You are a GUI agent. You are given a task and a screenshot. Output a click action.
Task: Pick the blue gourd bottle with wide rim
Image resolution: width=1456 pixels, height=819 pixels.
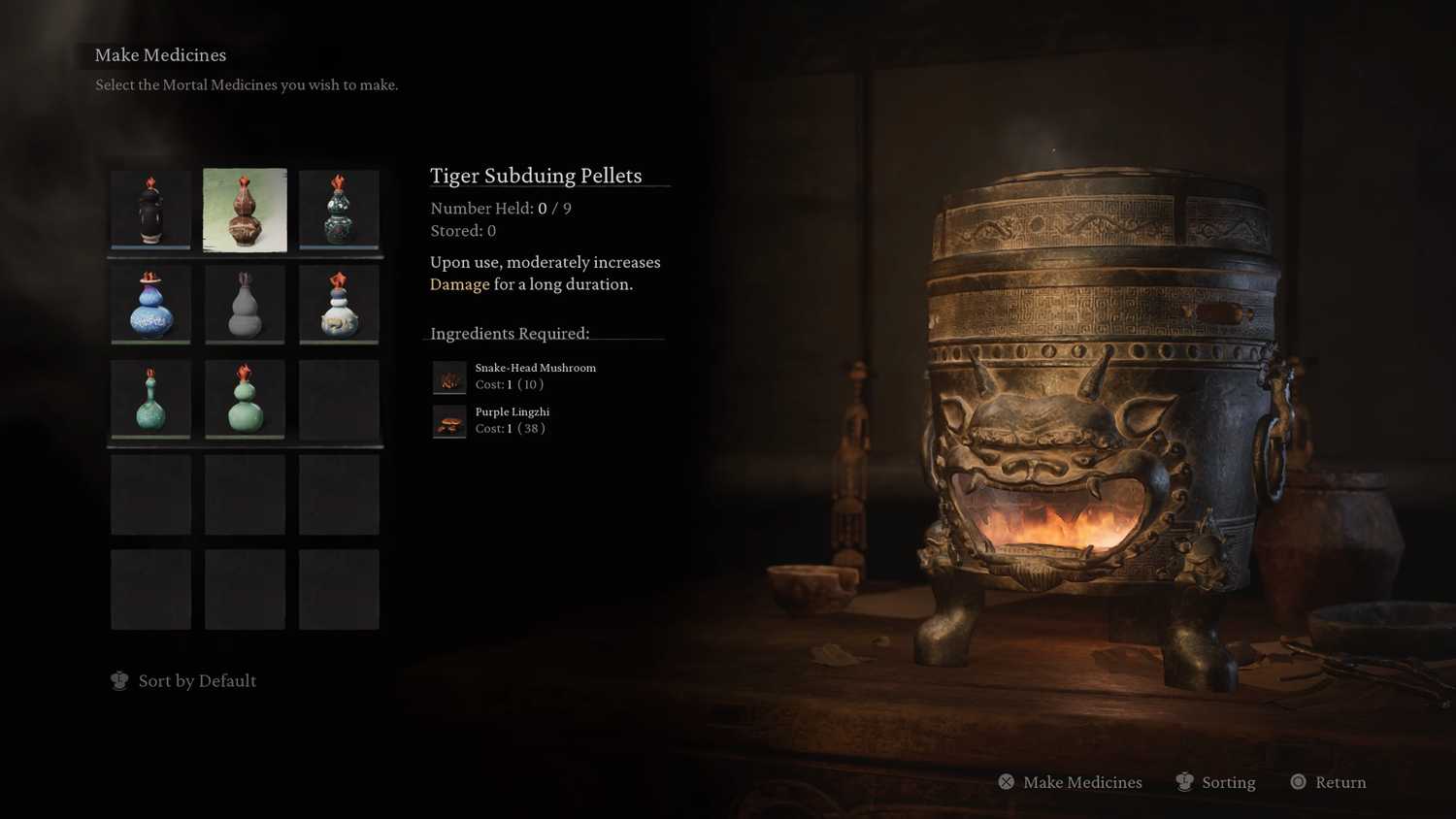(150, 305)
